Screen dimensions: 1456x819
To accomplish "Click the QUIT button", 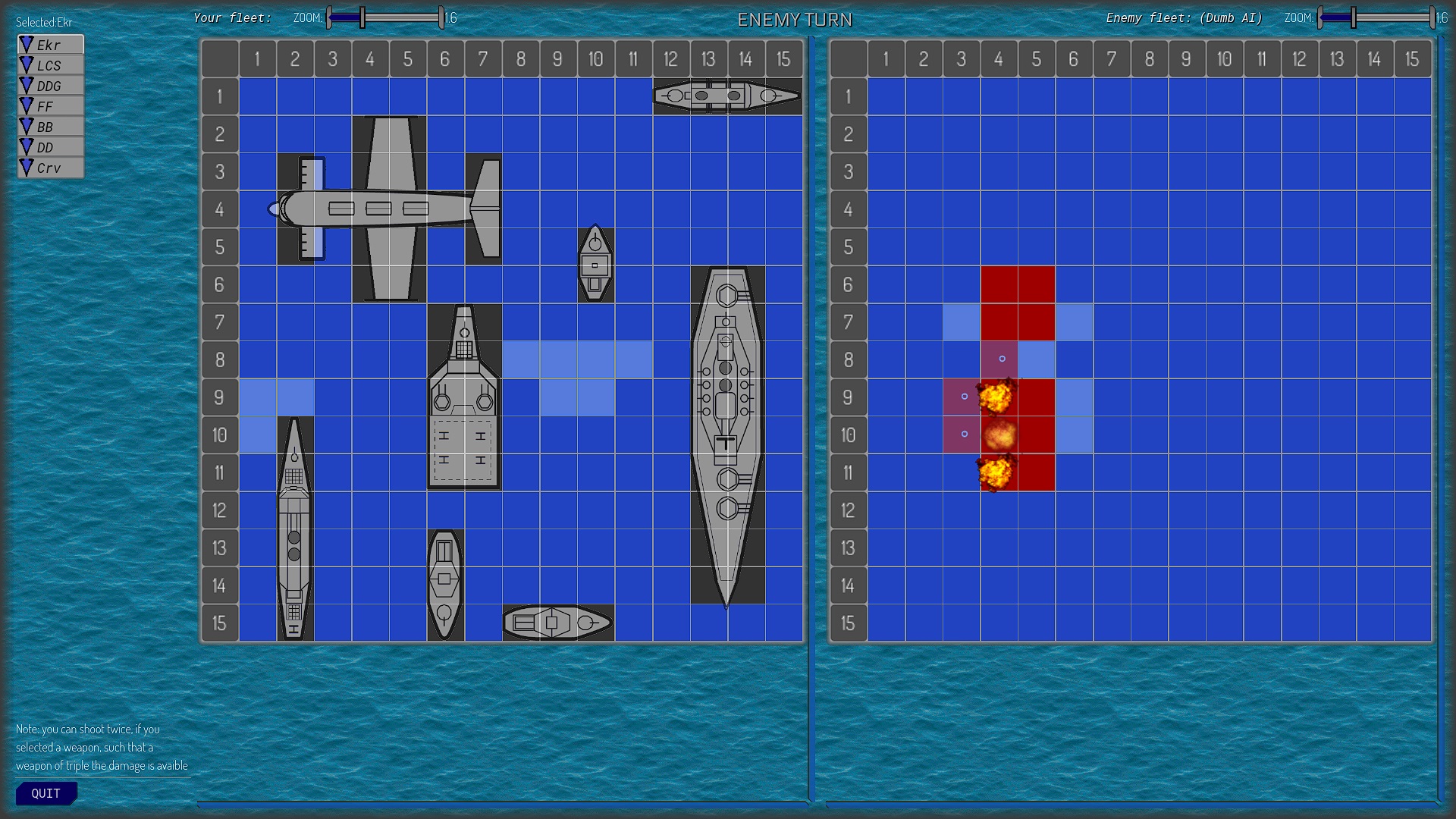I will 45,792.
